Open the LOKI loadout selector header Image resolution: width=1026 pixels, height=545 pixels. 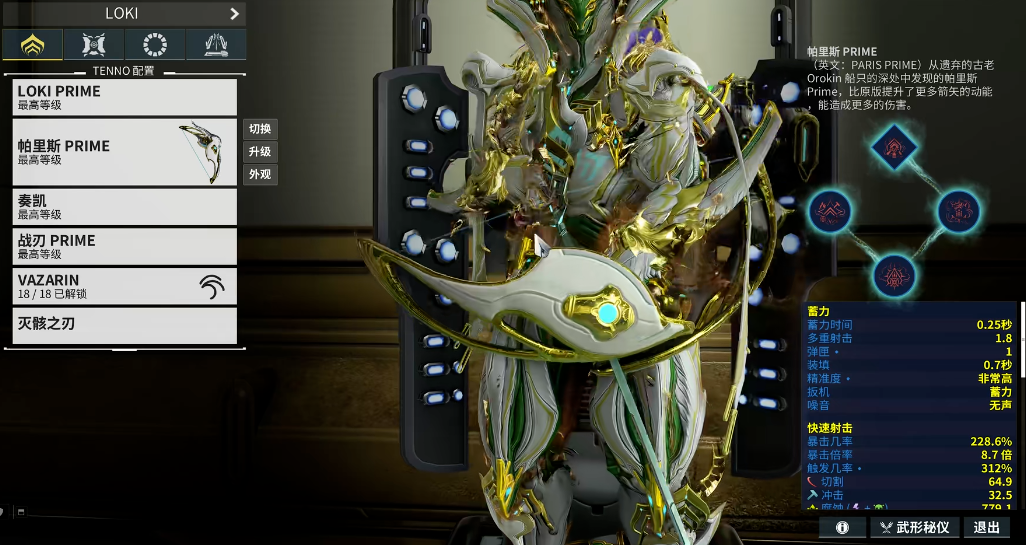pyautogui.click(x=123, y=14)
